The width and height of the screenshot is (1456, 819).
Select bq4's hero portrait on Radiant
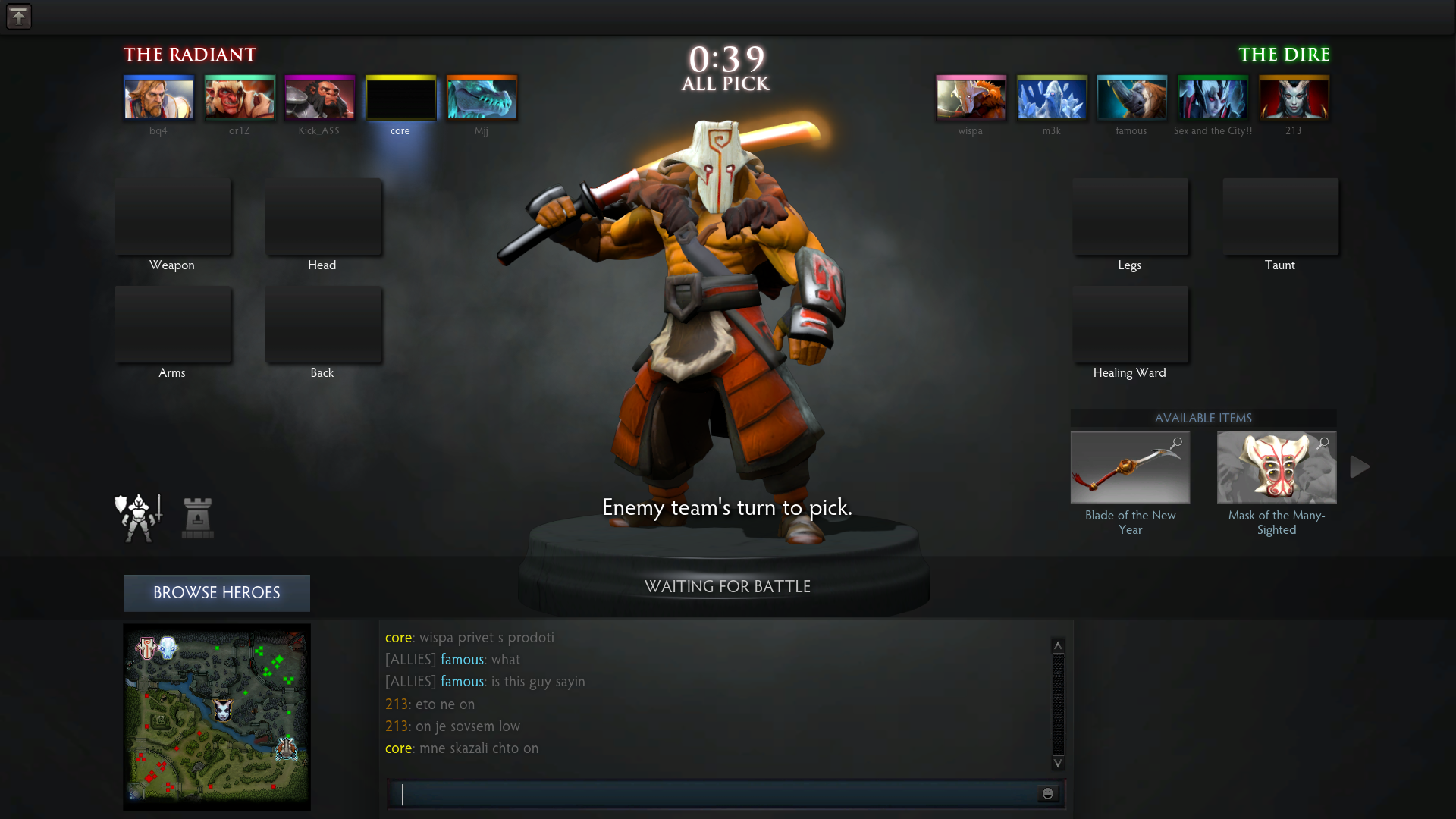pyautogui.click(x=158, y=98)
